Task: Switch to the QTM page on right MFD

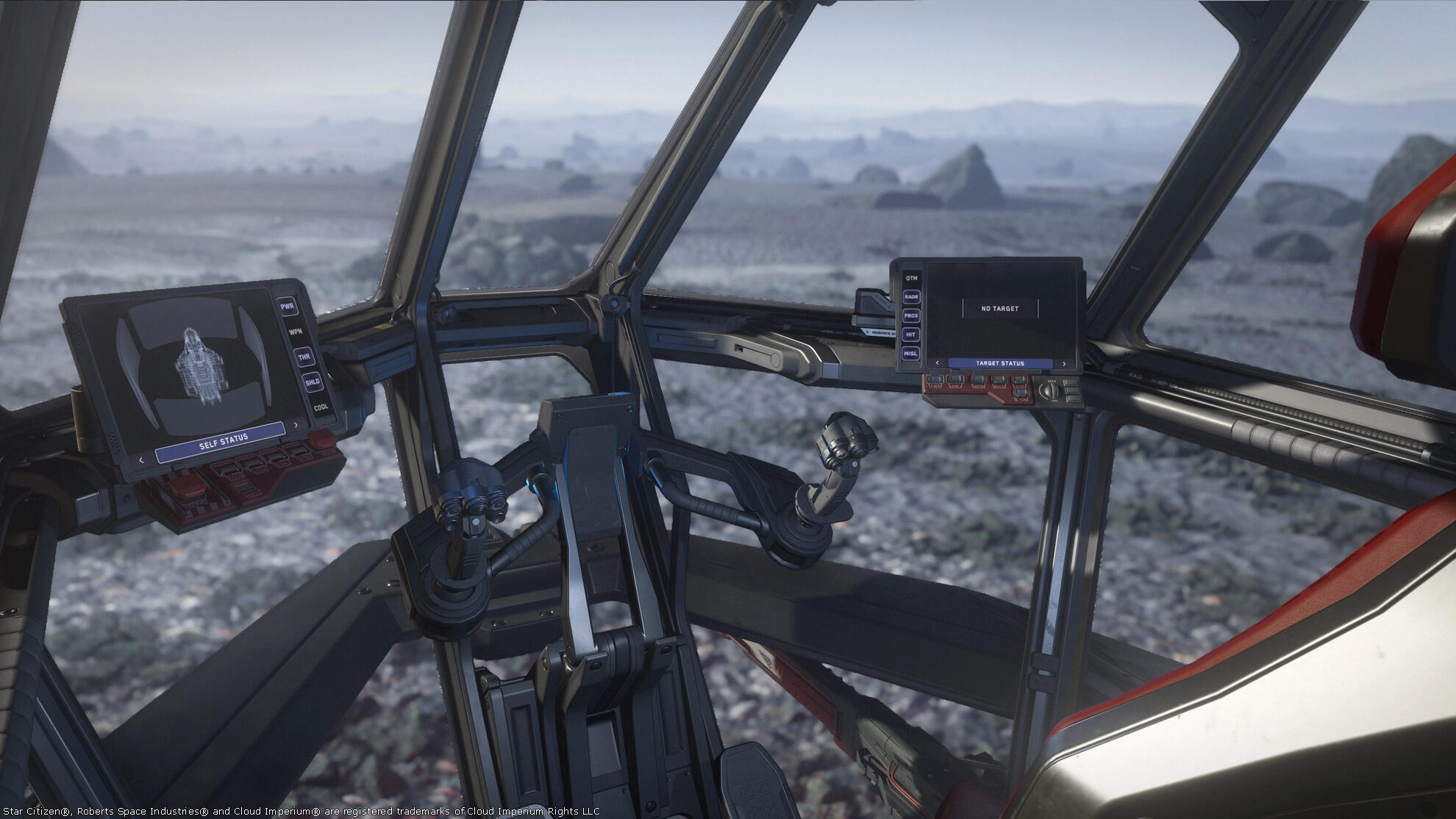Action: point(912,278)
